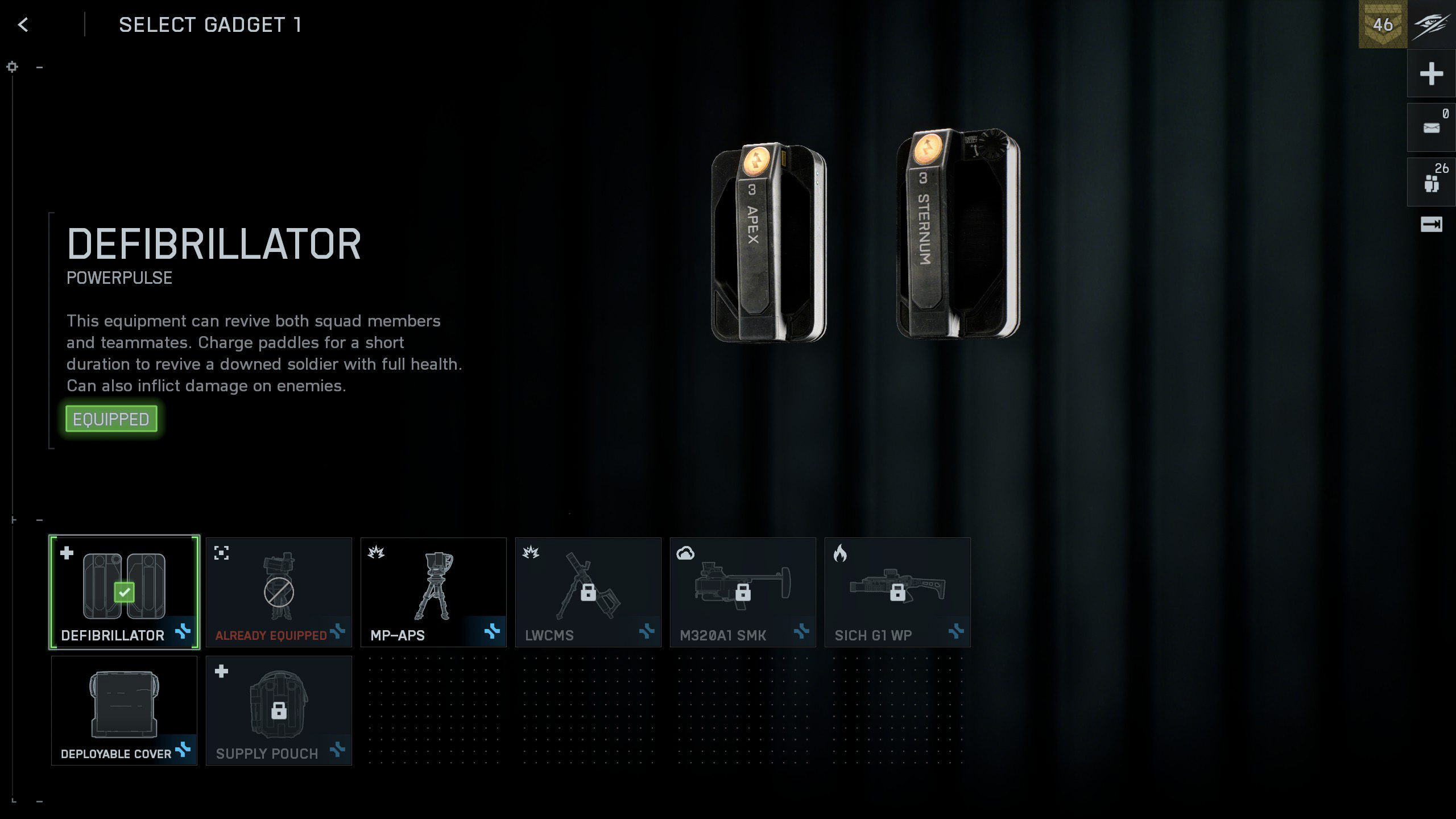1456x819 pixels.
Task: Select the Defibrillator gadget tile
Action: pyautogui.click(x=124, y=591)
